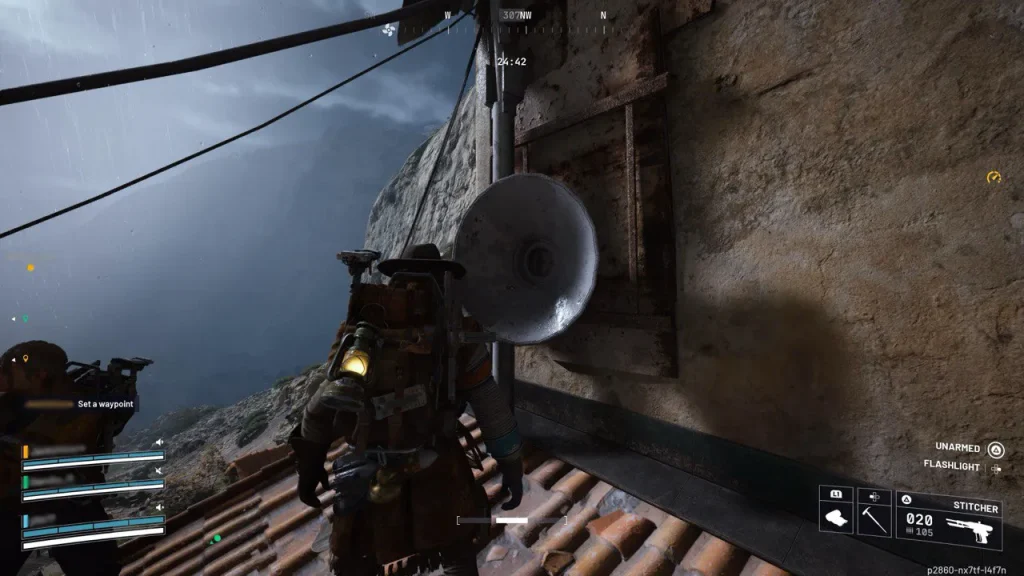This screenshot has width=1024, height=576.
Task: Toggle the blue squadmate's speaker icon
Action: click(x=158, y=507)
